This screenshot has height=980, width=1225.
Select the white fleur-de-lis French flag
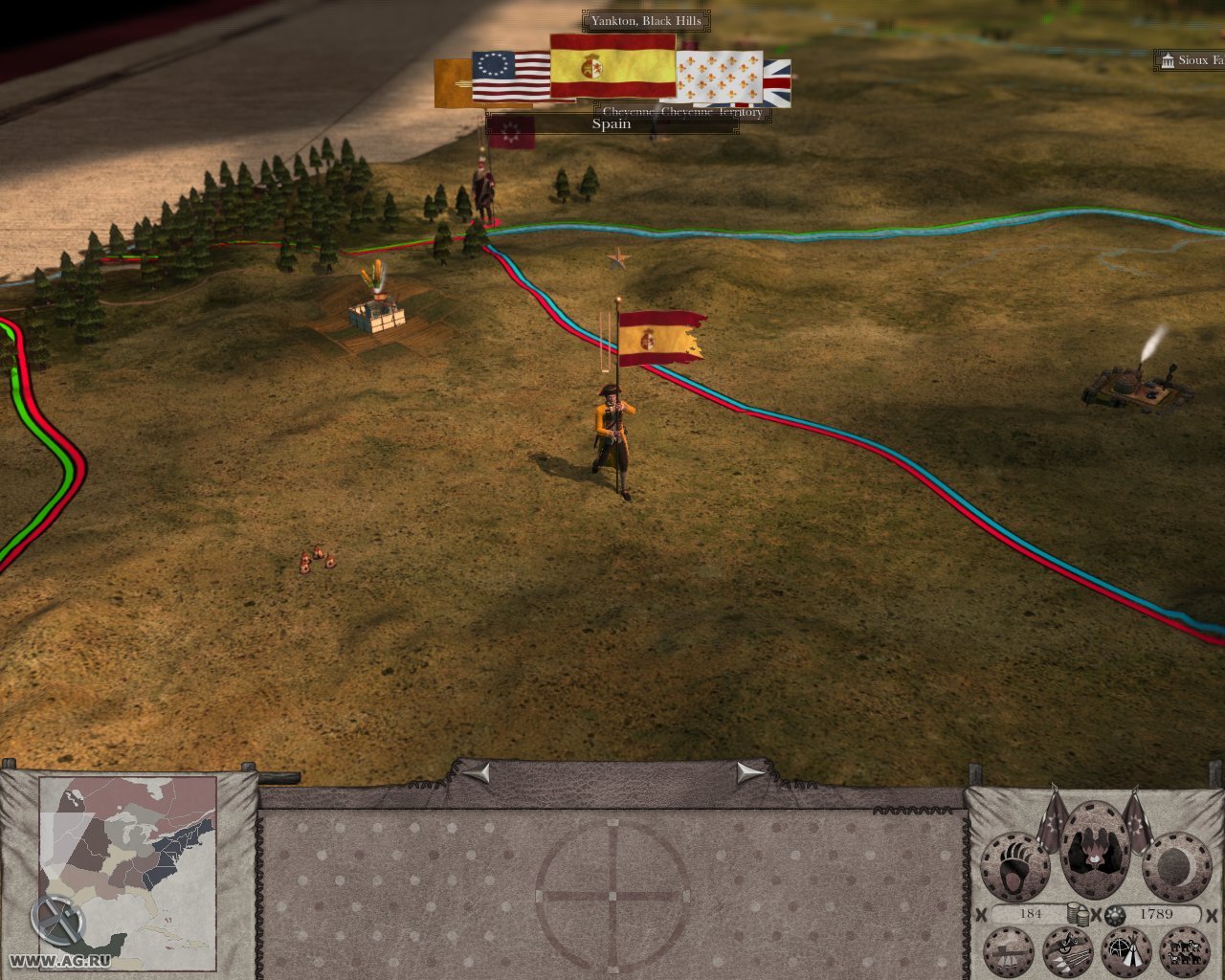tap(720, 77)
